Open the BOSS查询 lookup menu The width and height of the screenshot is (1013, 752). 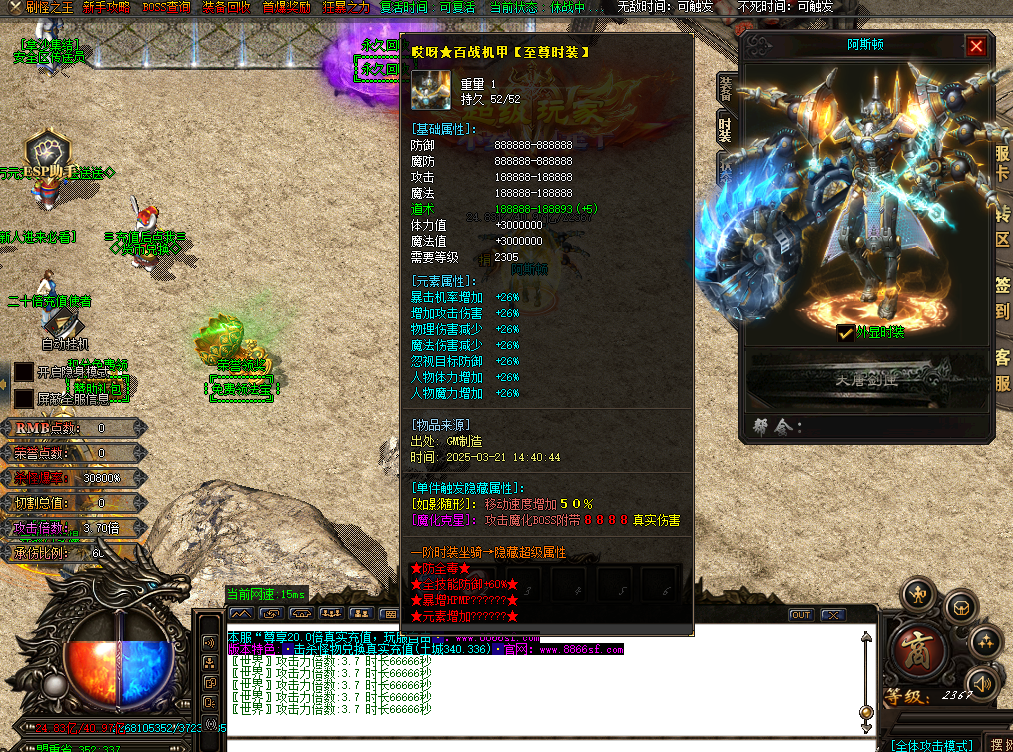[166, 7]
